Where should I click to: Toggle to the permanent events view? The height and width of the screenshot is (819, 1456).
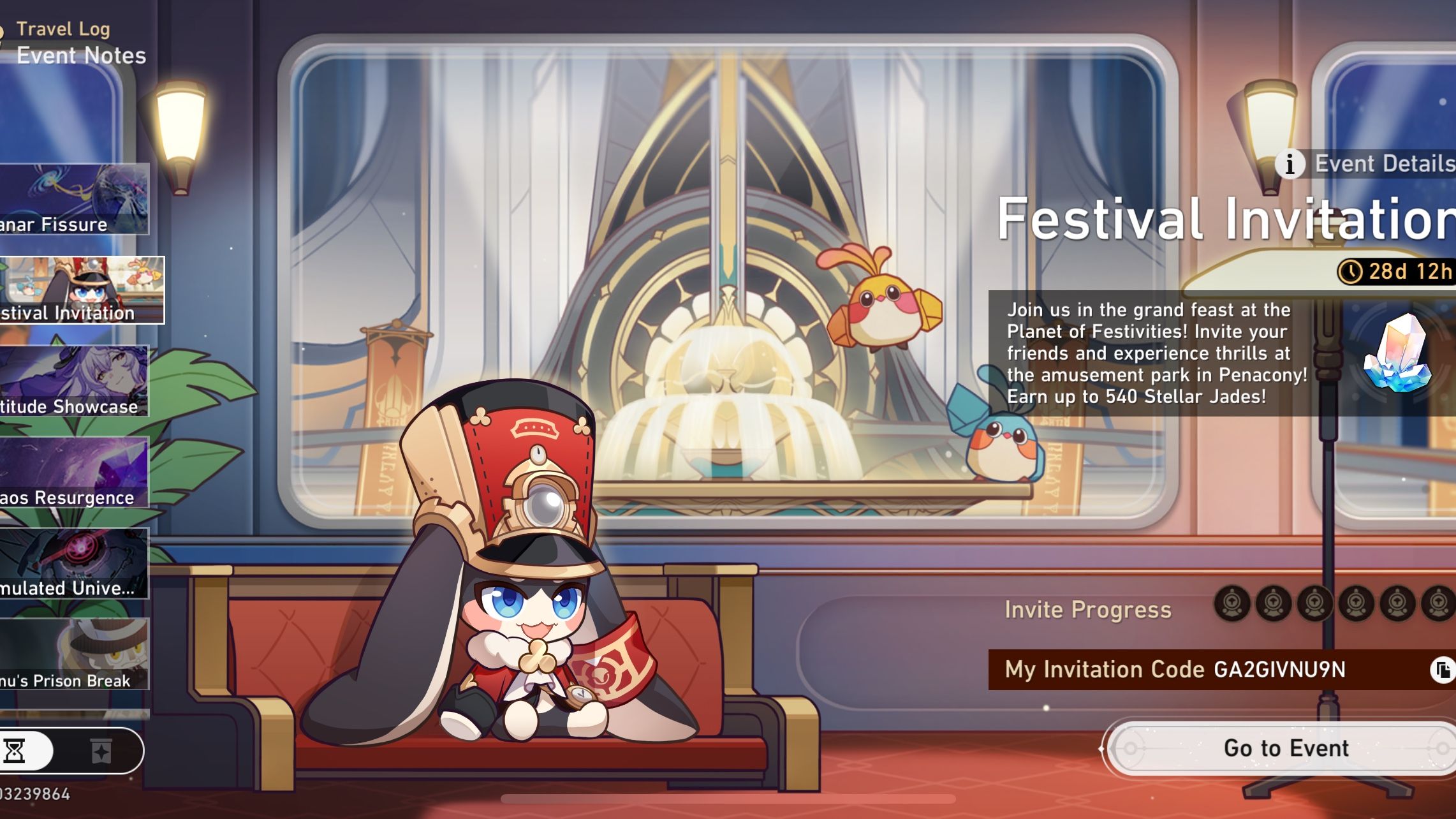pos(102,751)
